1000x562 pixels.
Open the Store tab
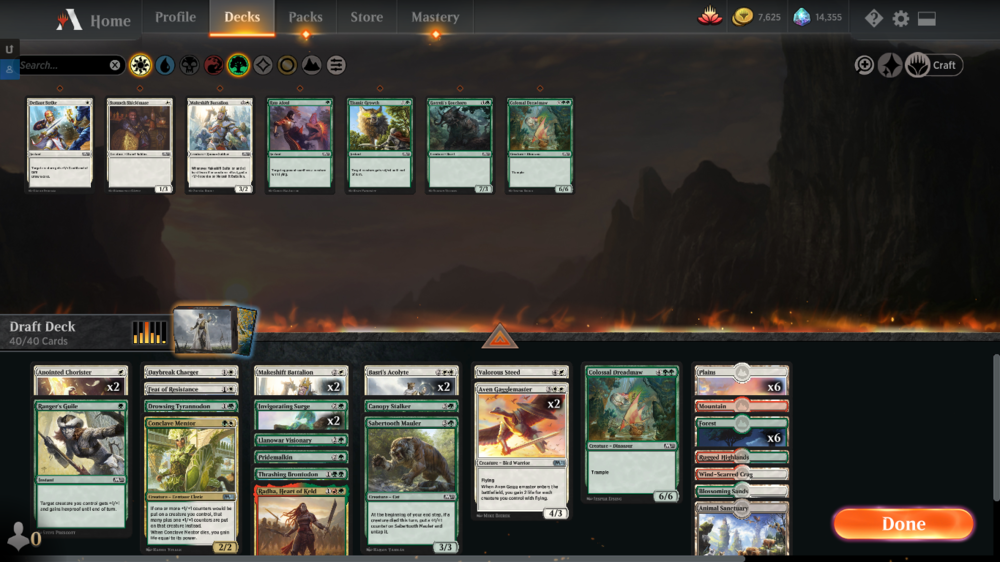point(366,17)
